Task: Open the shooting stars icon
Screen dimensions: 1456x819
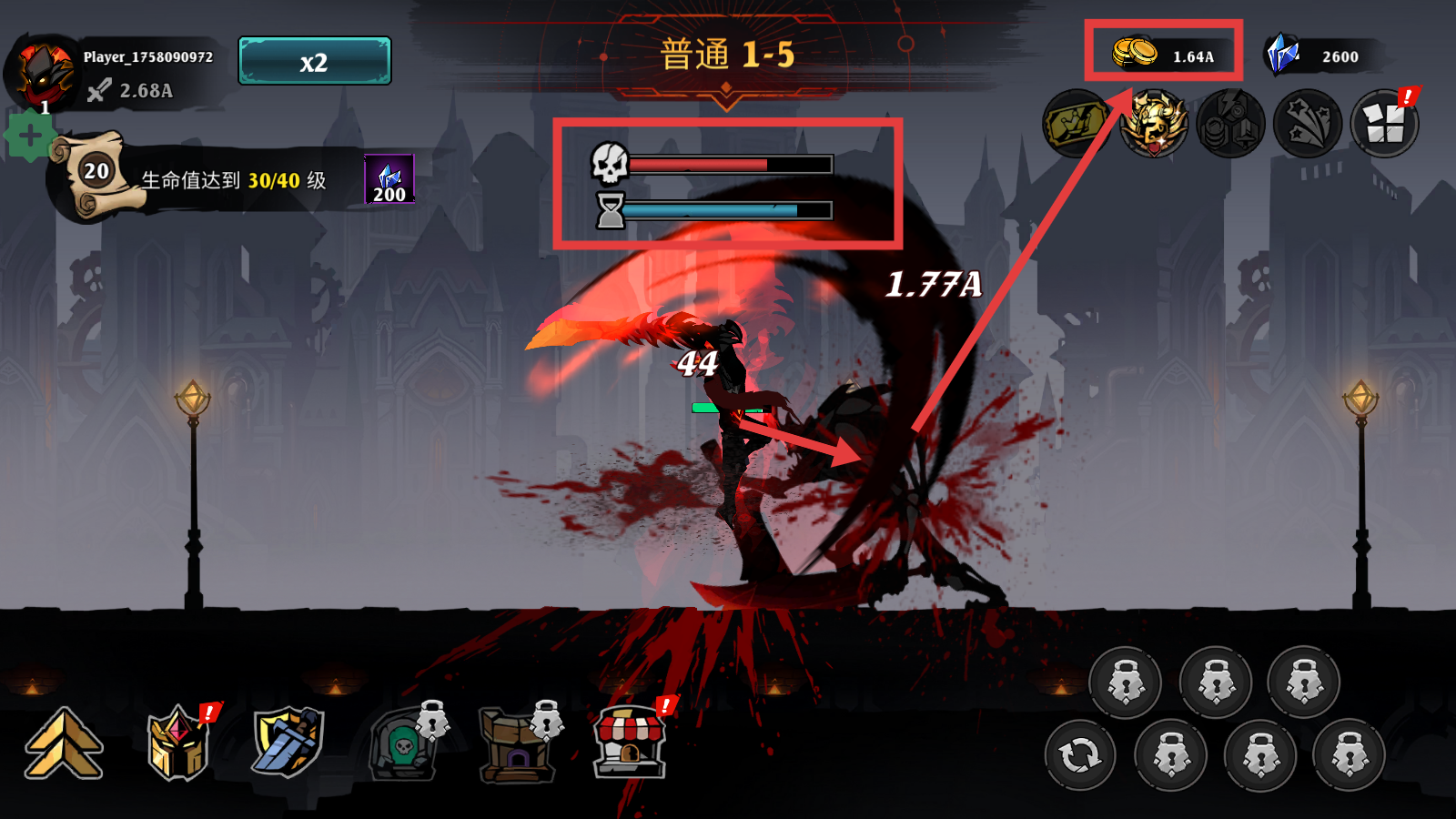Action: pos(1308,124)
